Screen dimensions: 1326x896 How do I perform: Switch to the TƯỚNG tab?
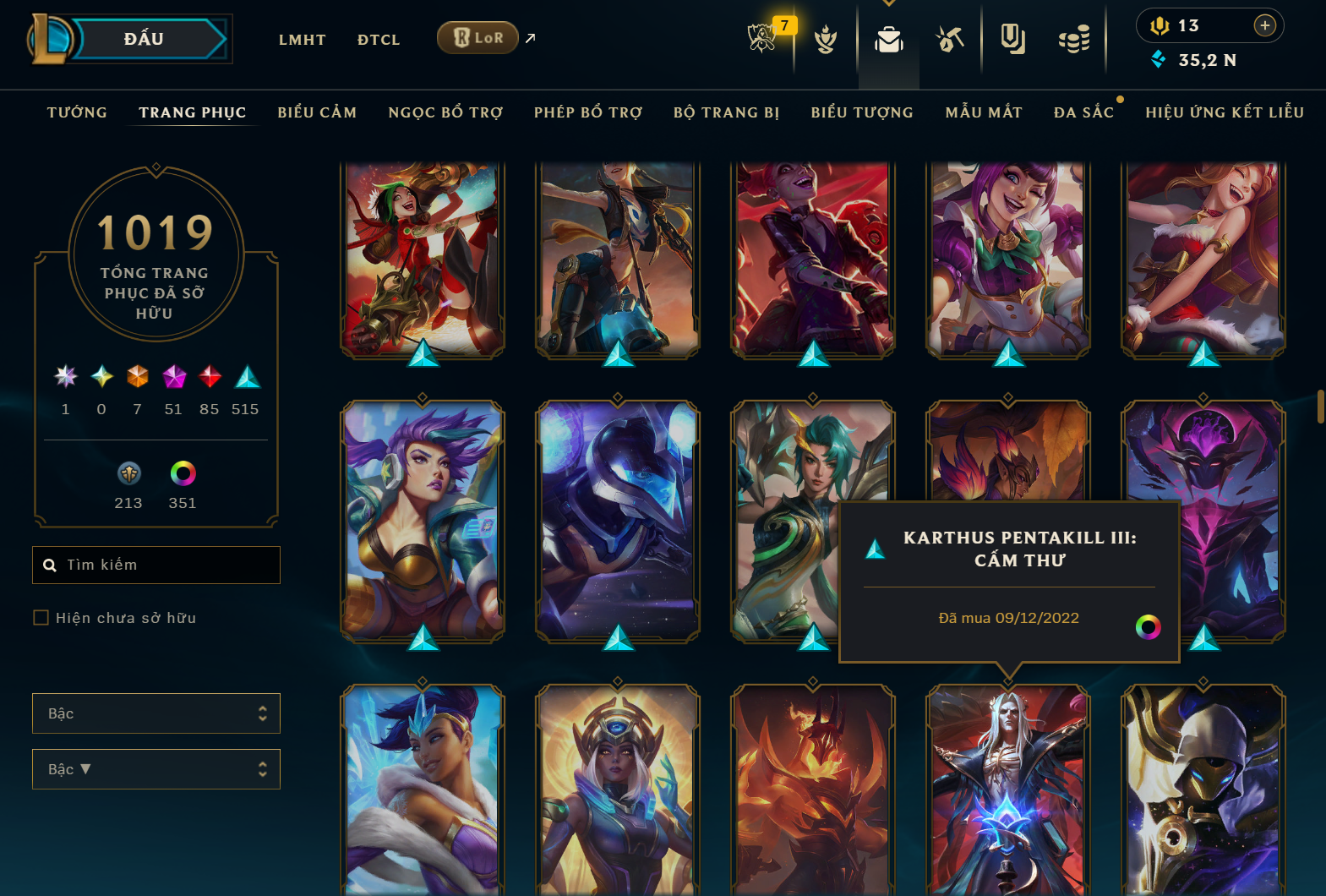point(77,112)
